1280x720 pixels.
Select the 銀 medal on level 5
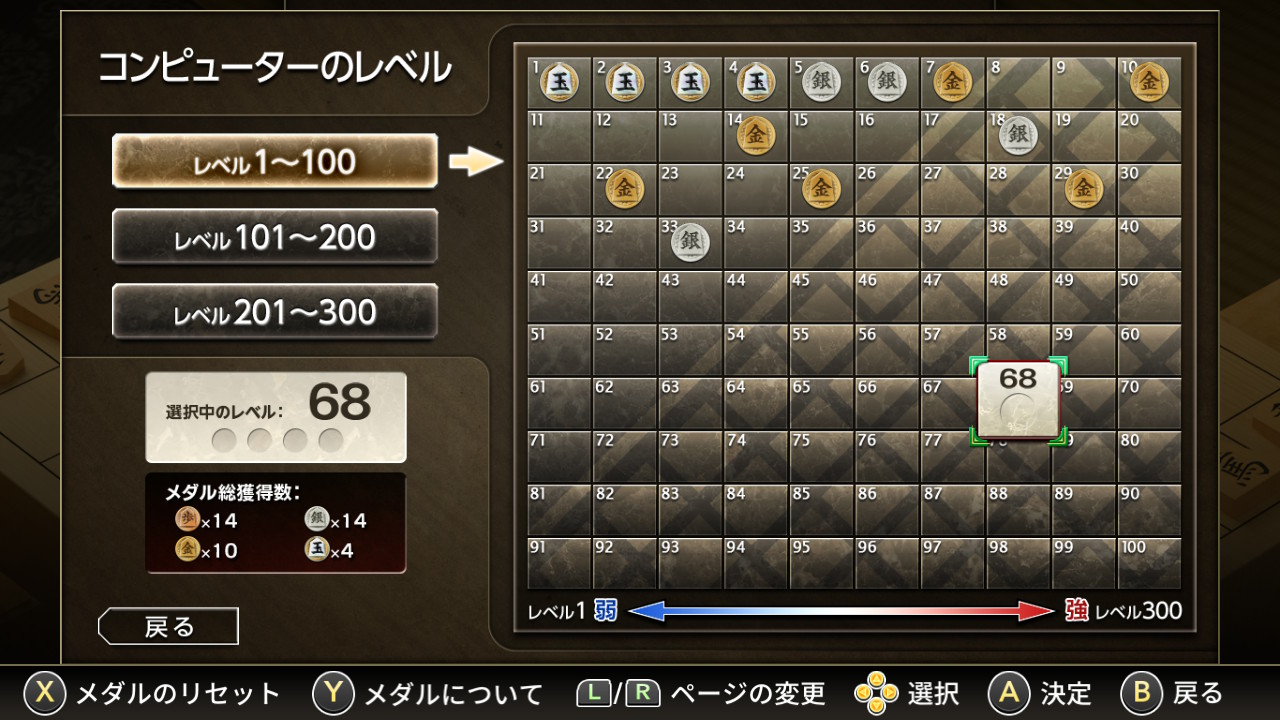pos(820,82)
